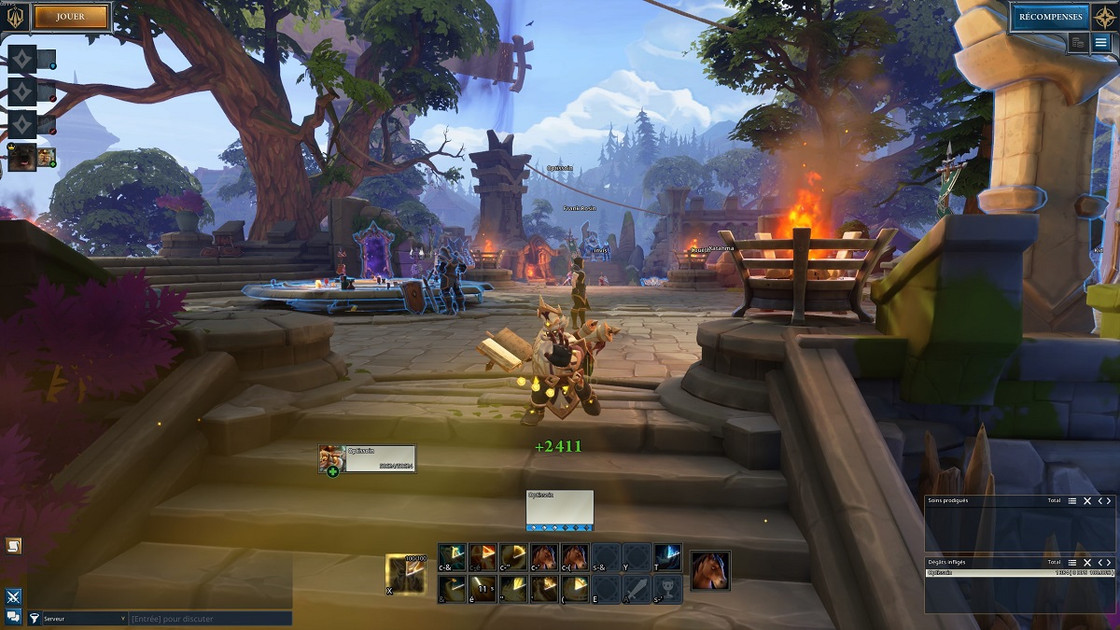Click the orange JOUER button
Viewport: 1120px width, 630px height.
pos(71,16)
